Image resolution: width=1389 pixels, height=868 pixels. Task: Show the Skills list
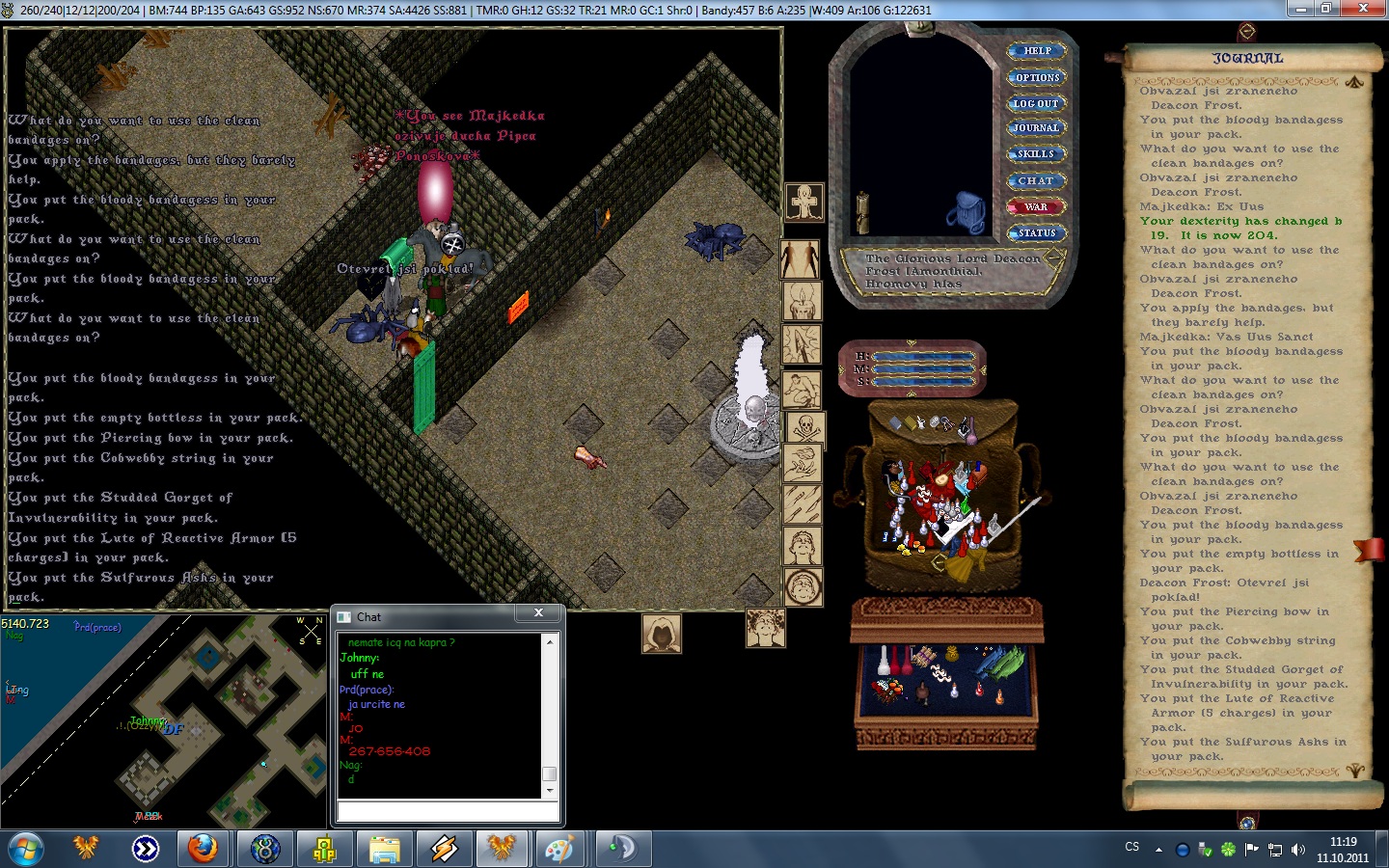pos(1036,154)
